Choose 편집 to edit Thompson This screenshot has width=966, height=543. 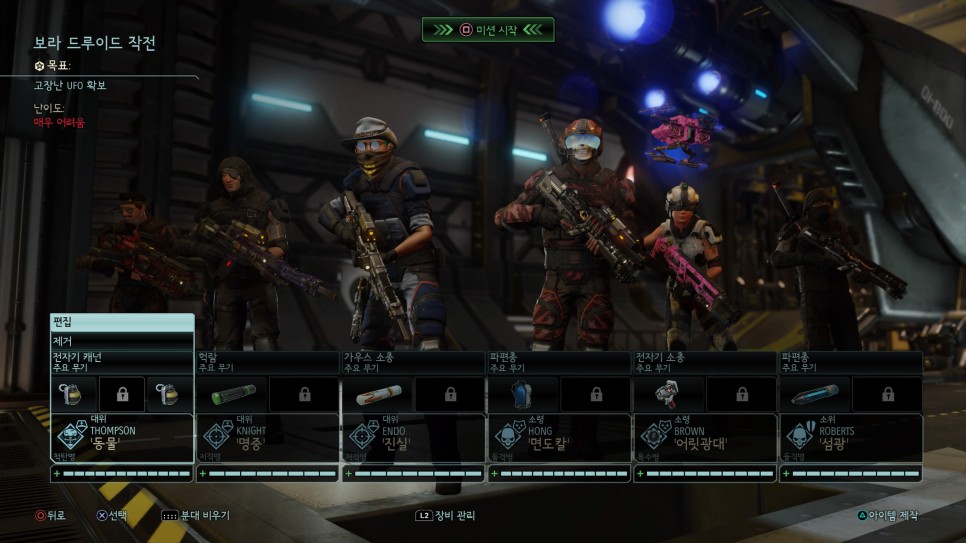pos(121,322)
